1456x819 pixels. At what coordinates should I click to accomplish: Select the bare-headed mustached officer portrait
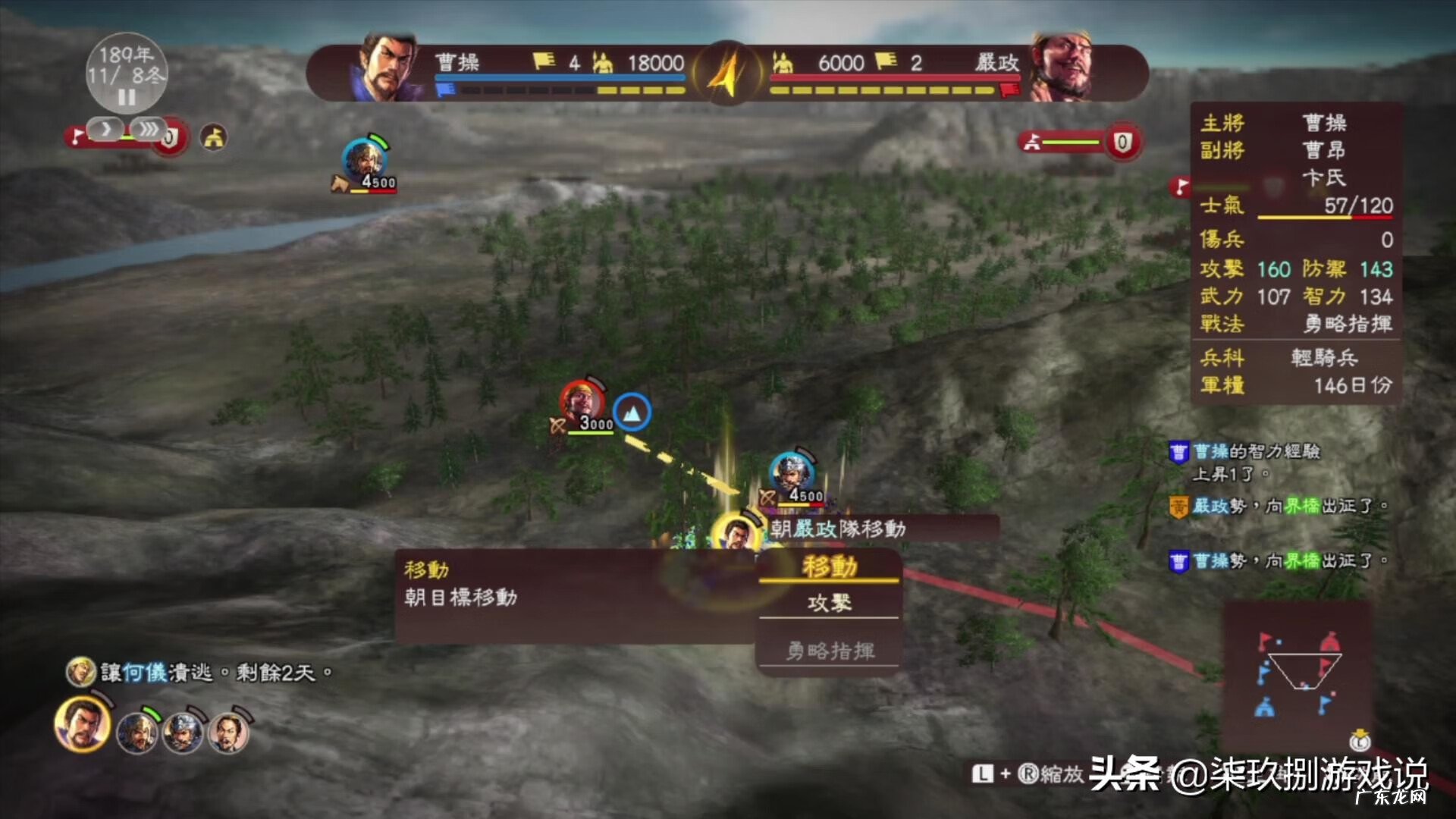228,731
